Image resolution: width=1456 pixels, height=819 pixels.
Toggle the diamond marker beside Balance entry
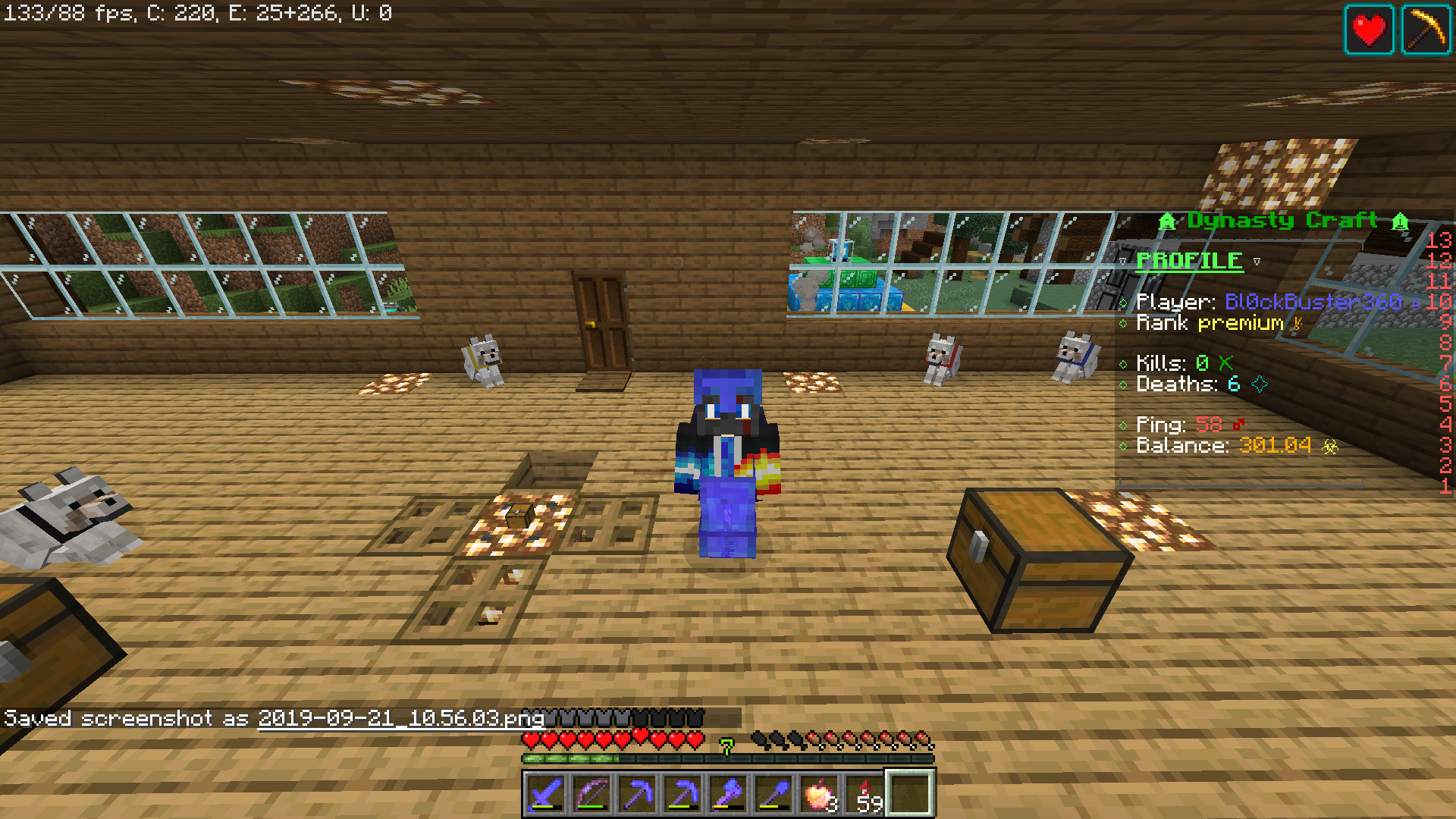1123,447
